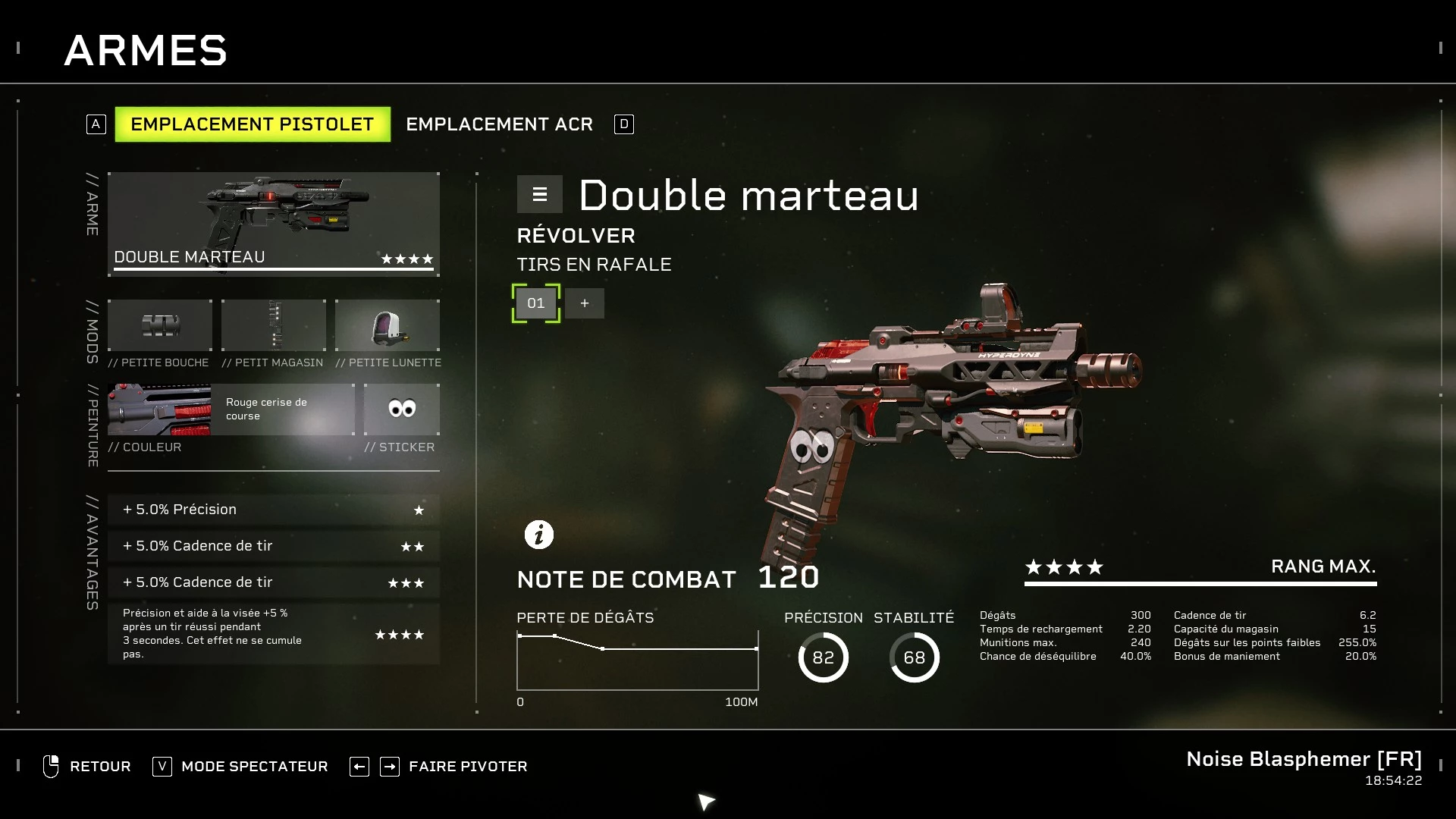
Task: Expand the second +5.0% Cadence de tir perk
Action: [273, 545]
